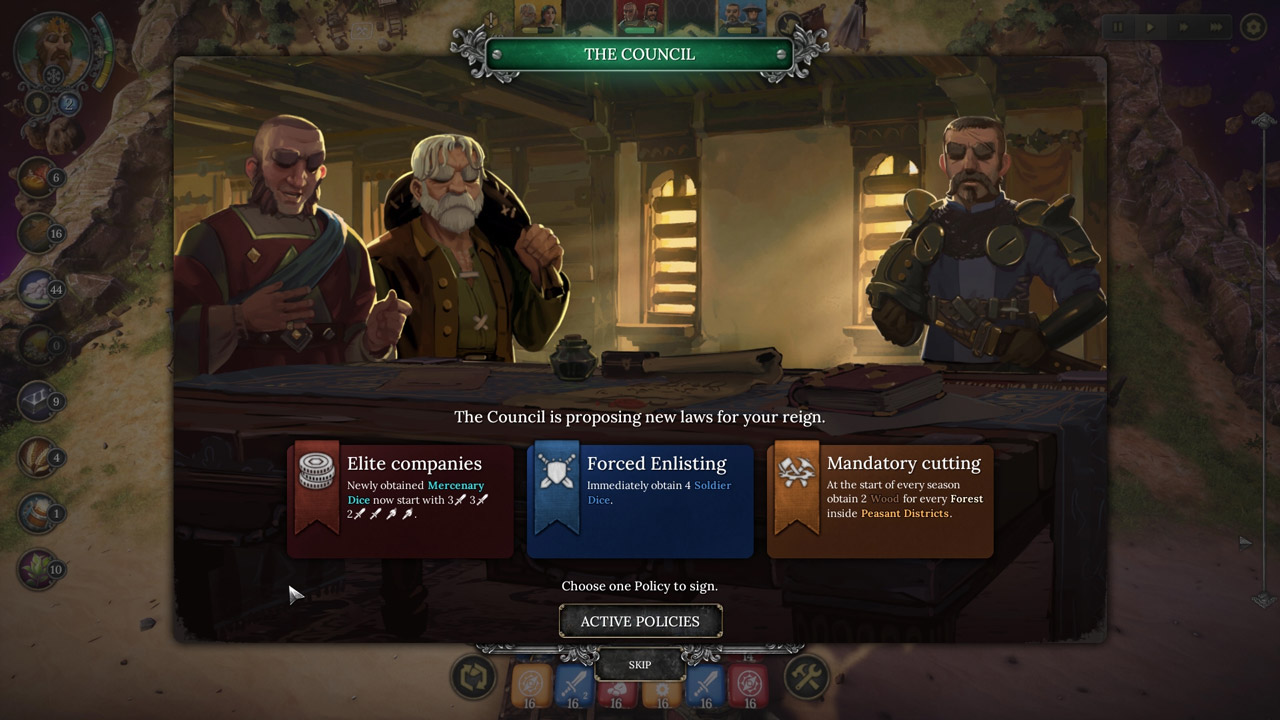Image resolution: width=1280 pixels, height=720 pixels.
Task: Set game to normal play speed
Action: pyautogui.click(x=1150, y=27)
